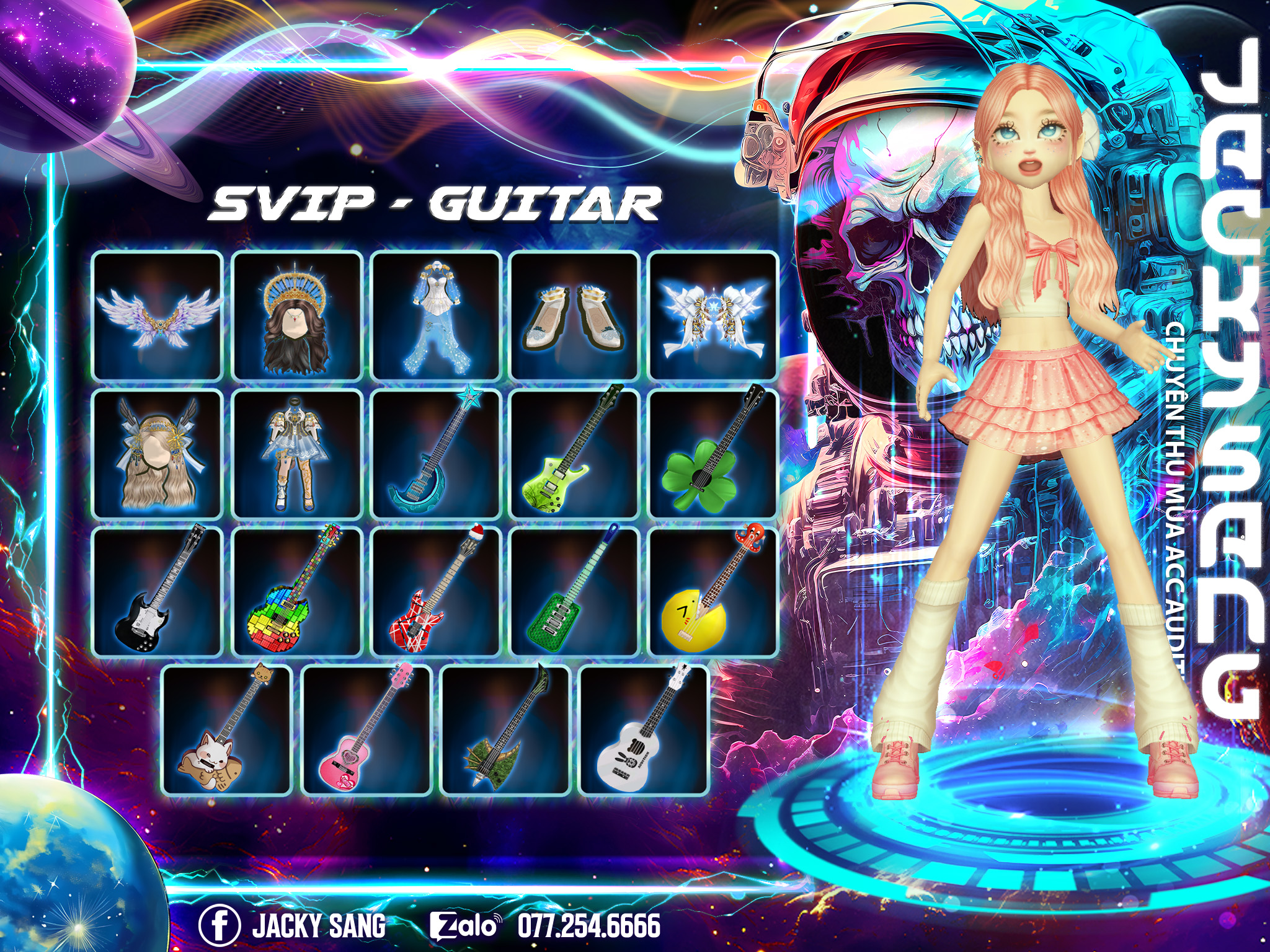Pick the pair of white shoes

[574, 315]
